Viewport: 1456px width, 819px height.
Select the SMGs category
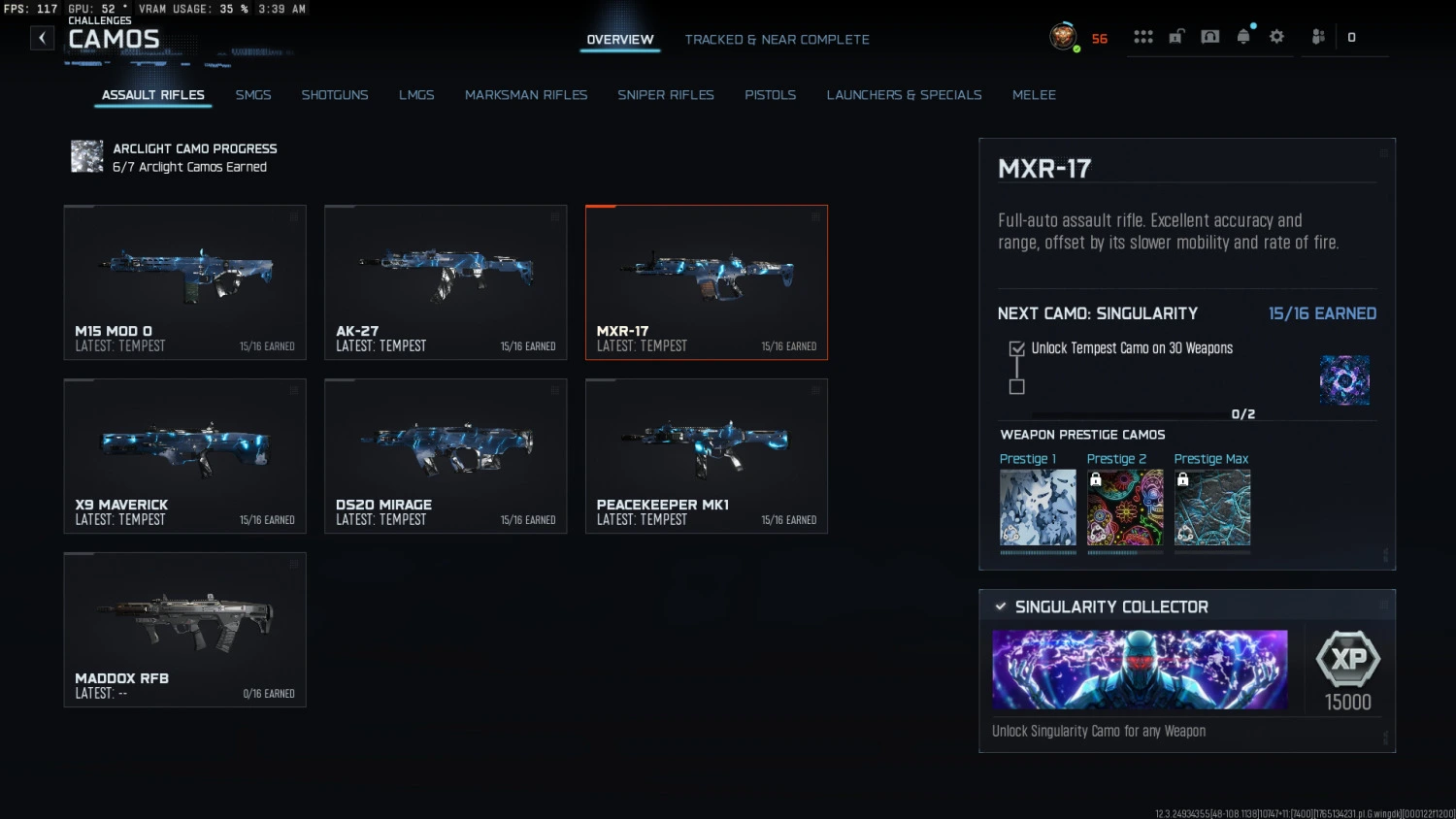pos(253,94)
